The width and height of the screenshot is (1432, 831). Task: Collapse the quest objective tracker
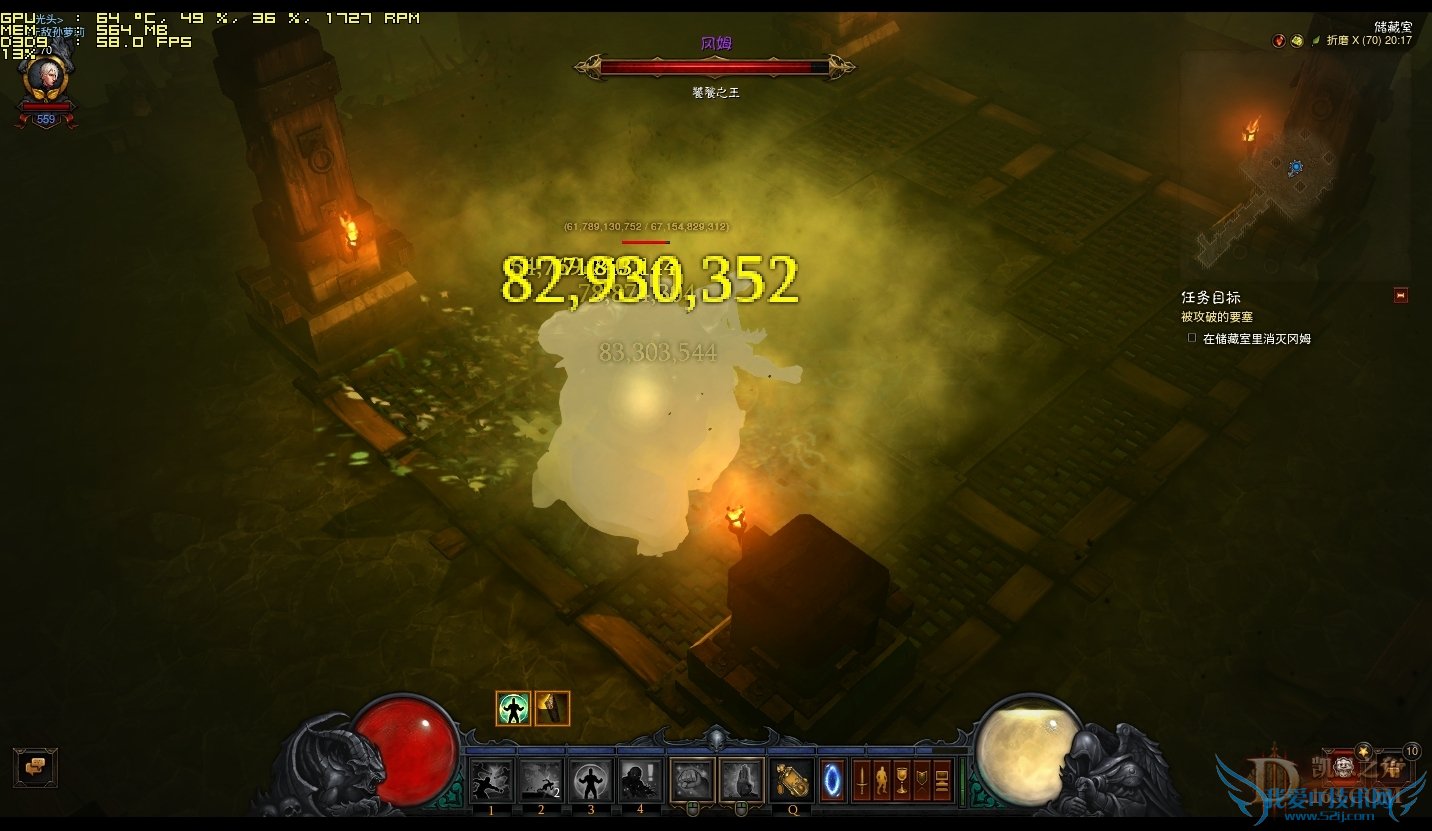tap(1400, 295)
